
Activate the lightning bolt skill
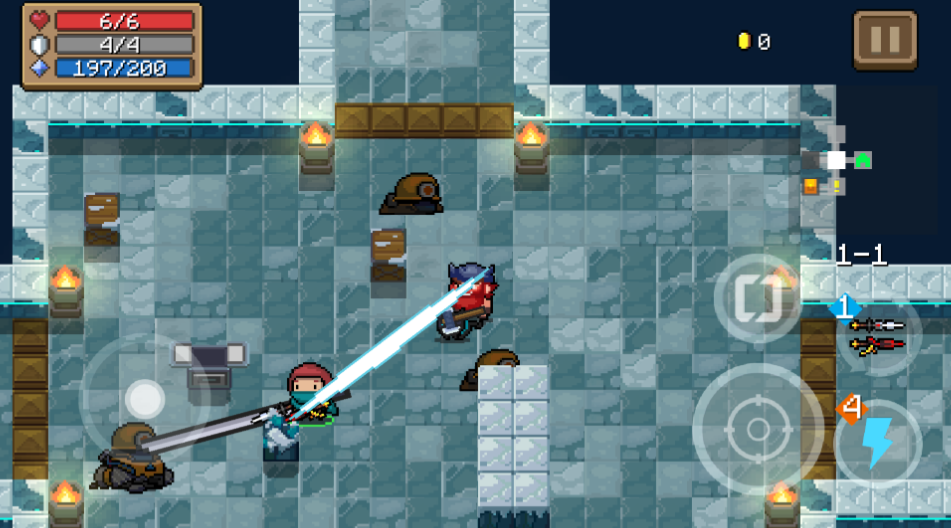point(877,443)
